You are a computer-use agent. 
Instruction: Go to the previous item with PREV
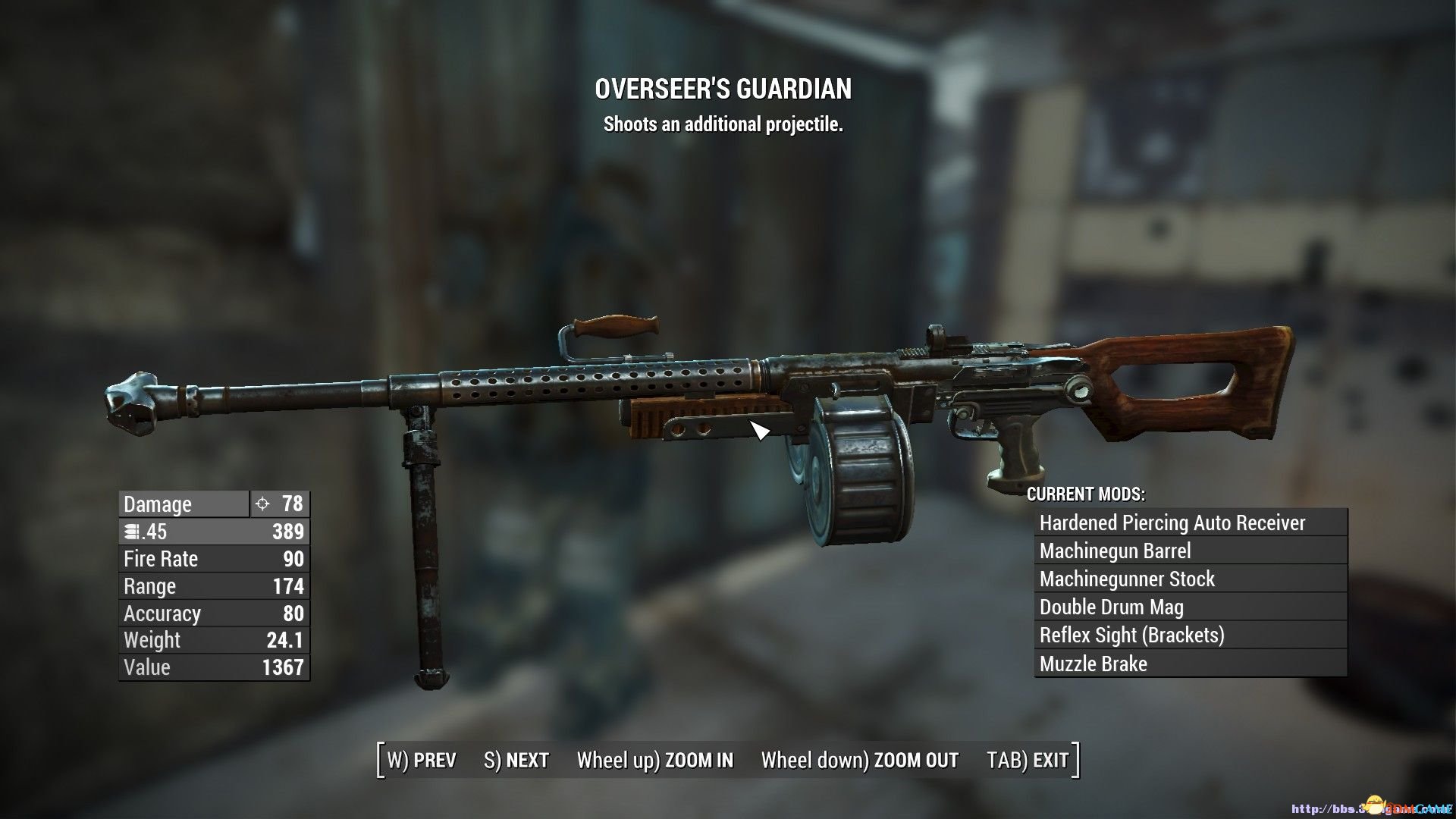pyautogui.click(x=422, y=760)
